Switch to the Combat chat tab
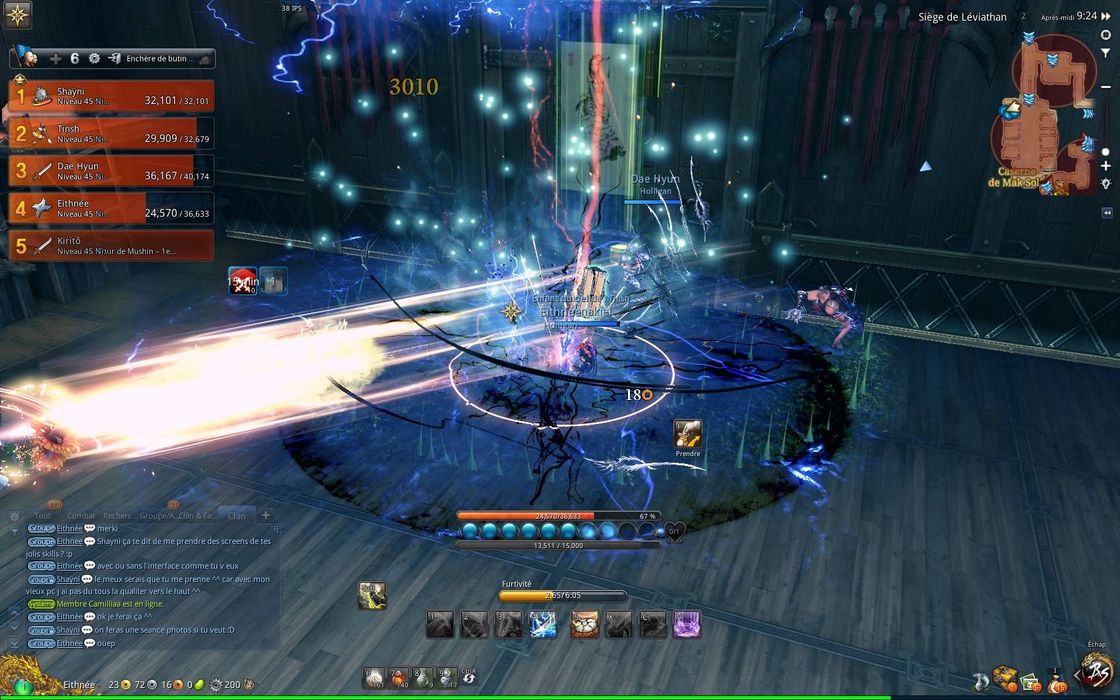 coord(81,516)
